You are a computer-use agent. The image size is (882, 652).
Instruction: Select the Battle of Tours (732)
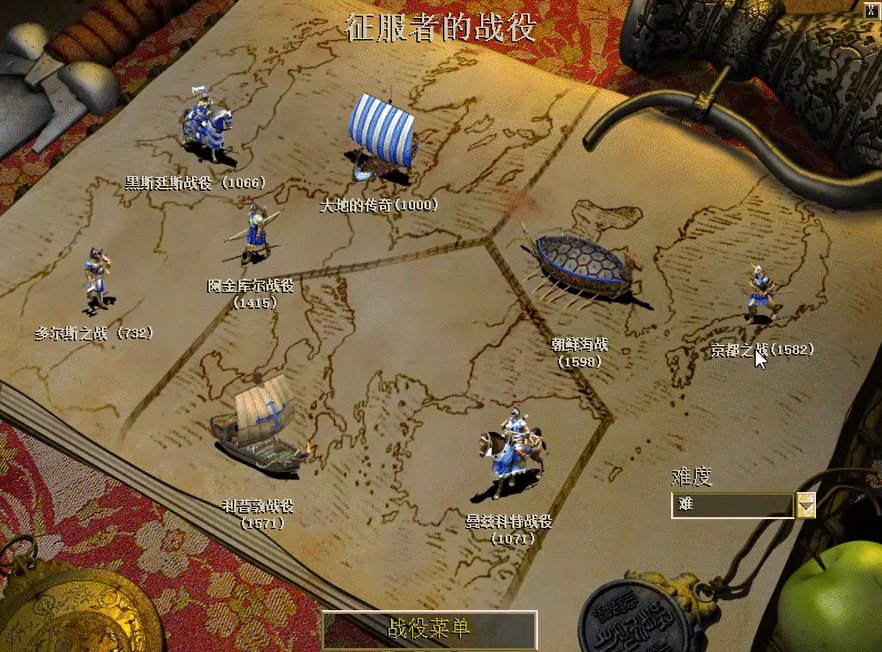(97, 279)
